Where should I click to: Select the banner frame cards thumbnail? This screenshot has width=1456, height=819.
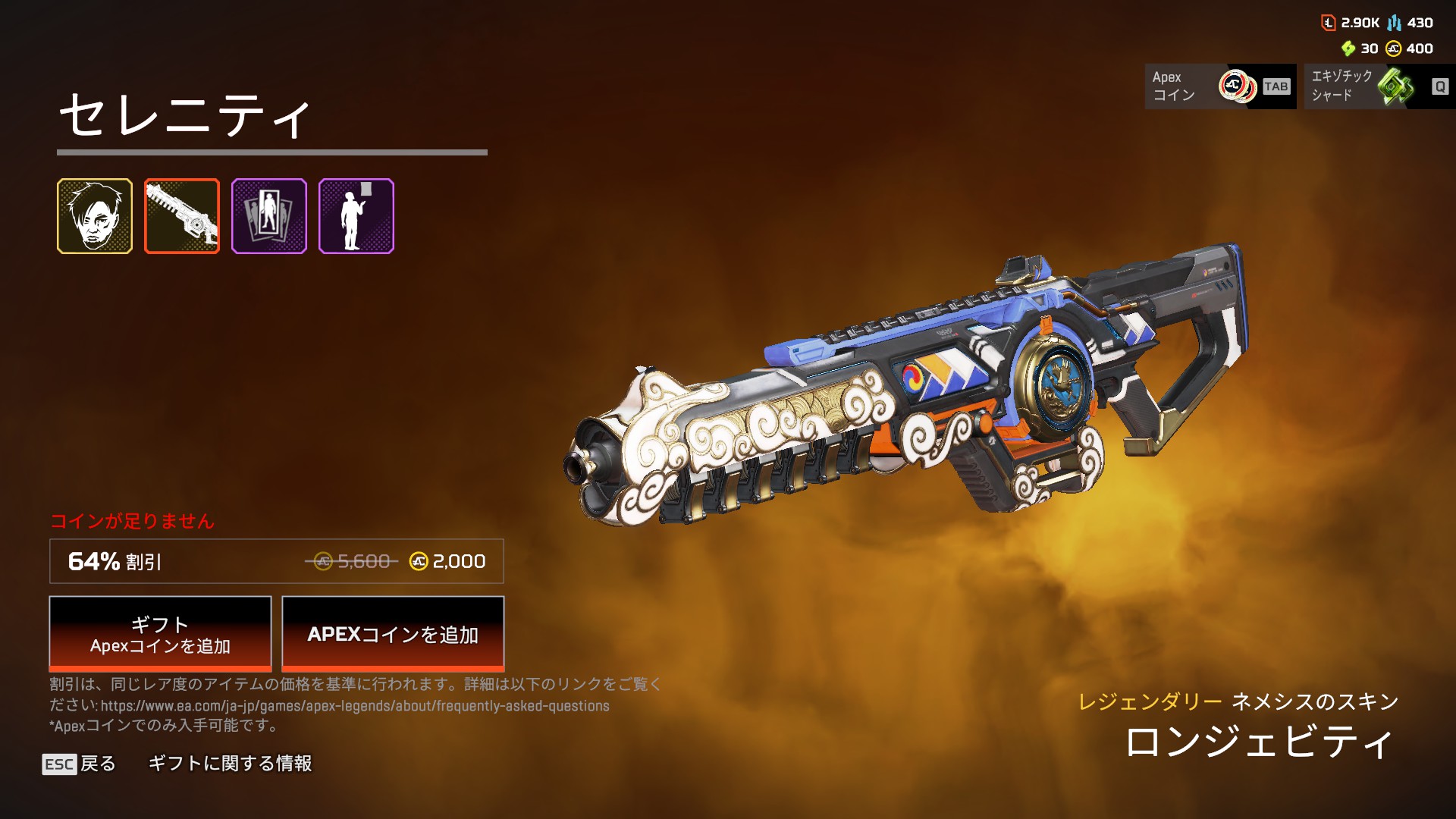pos(269,216)
